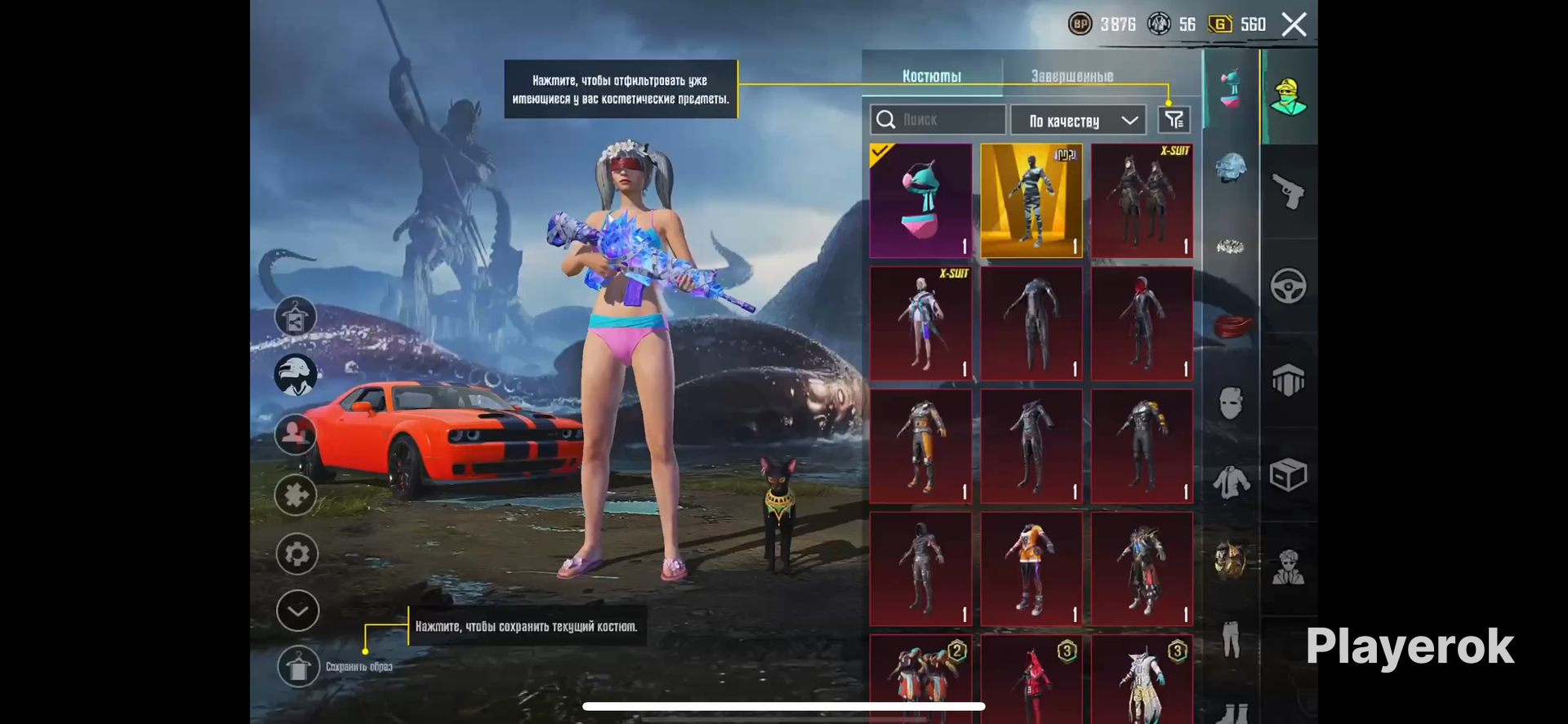Open the gear settings button
The image size is (1568, 724).
296,554
